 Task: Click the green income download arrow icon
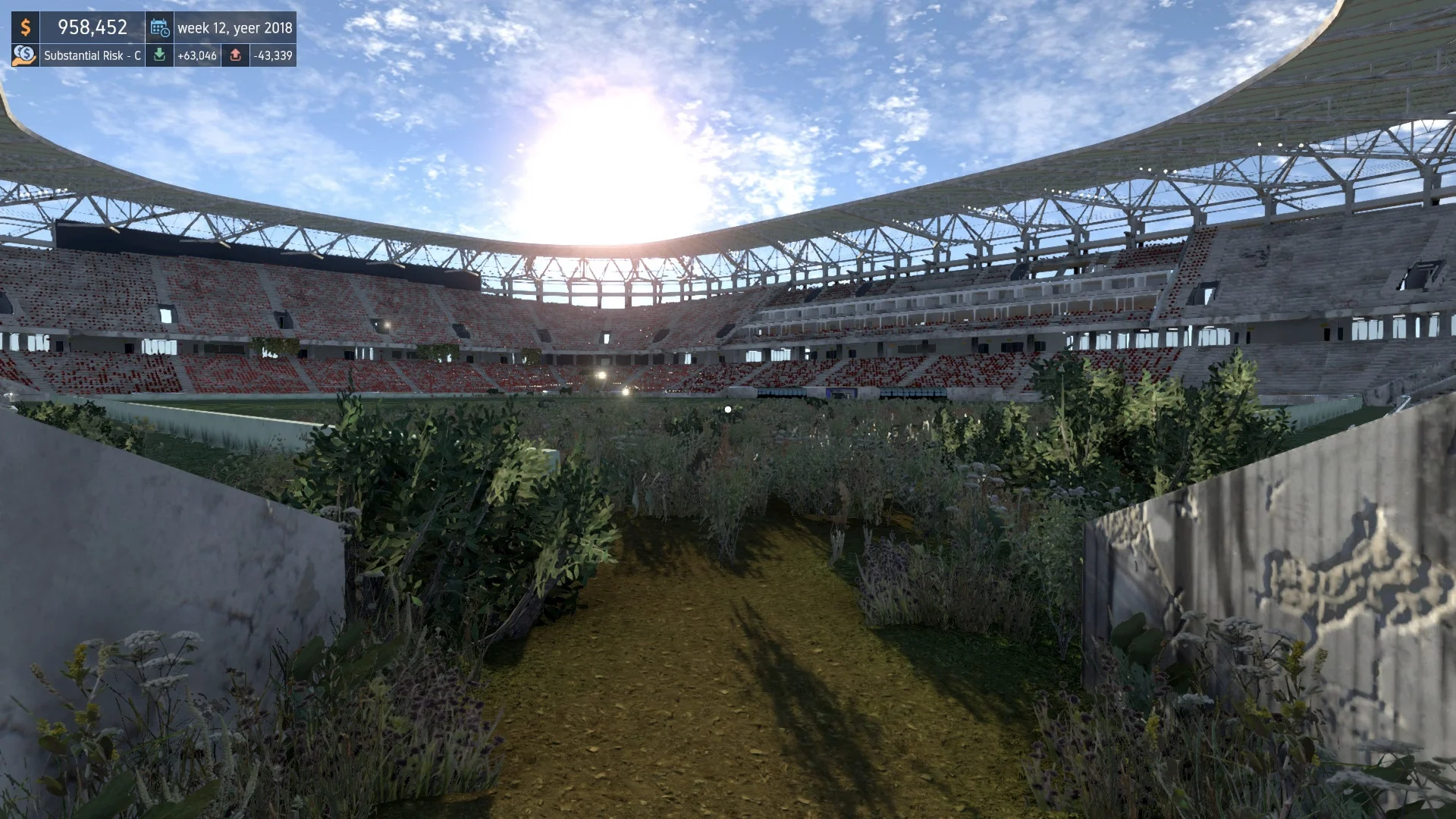click(x=161, y=55)
